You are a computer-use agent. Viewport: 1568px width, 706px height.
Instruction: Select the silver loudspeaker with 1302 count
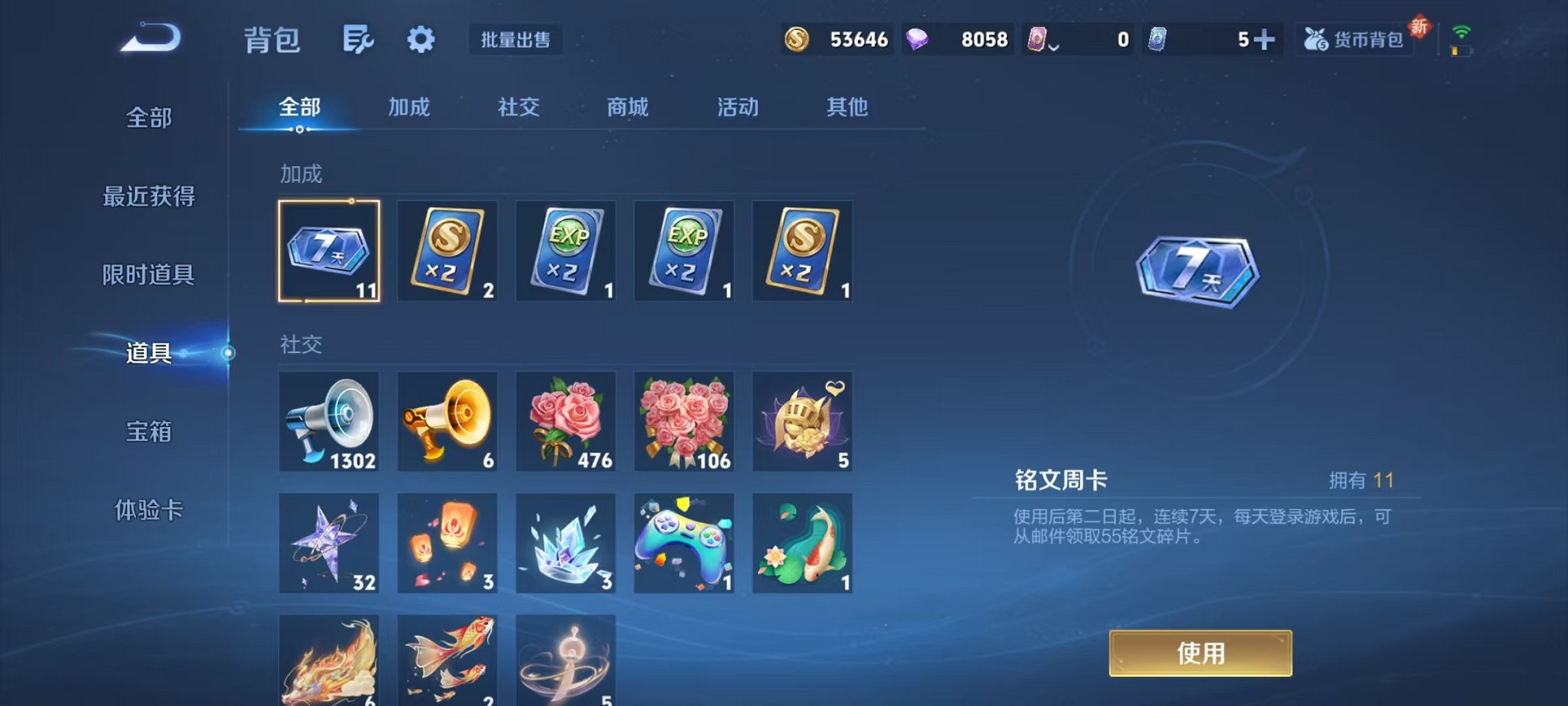pyautogui.click(x=329, y=421)
